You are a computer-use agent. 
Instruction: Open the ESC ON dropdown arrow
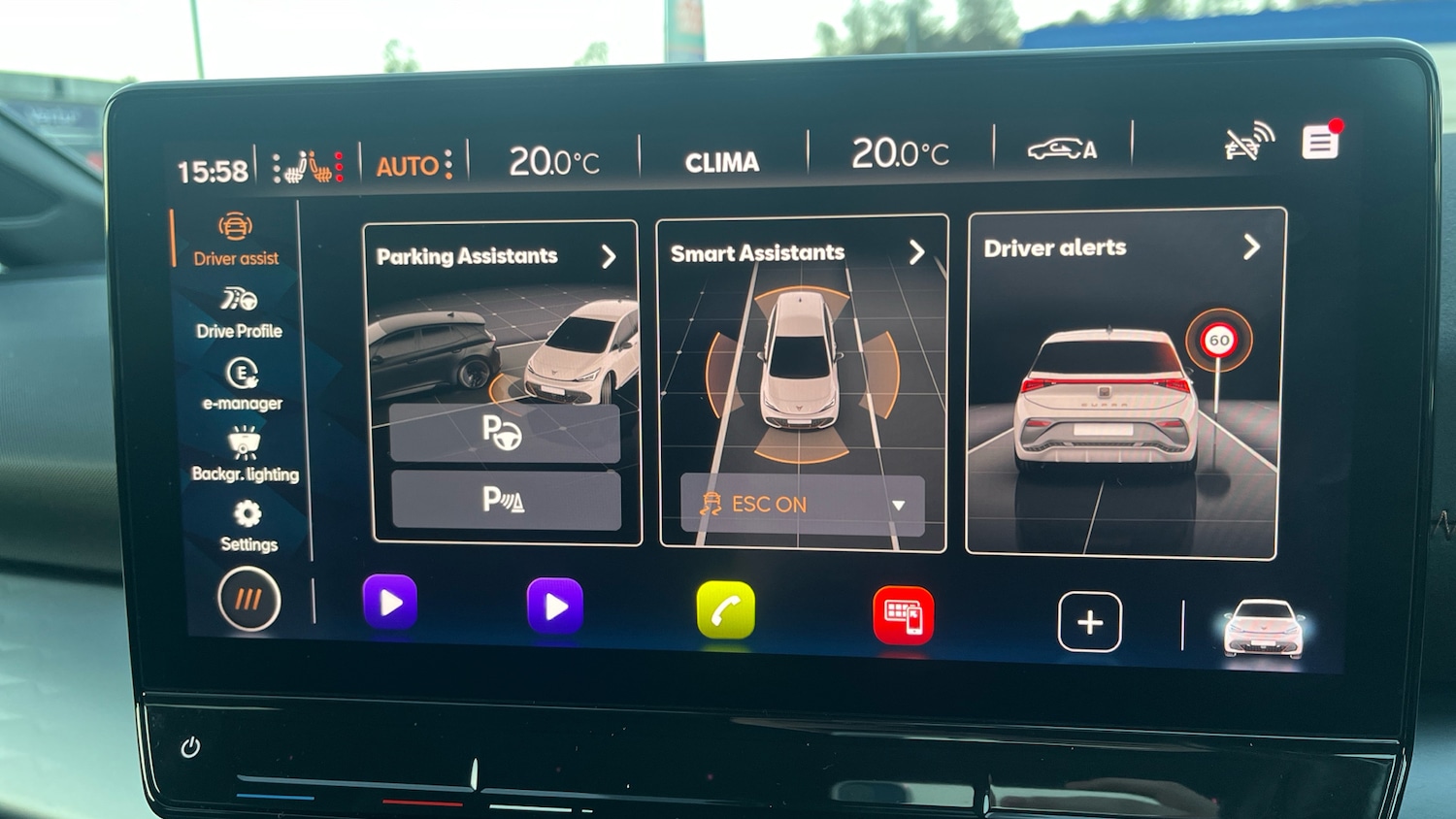[898, 505]
